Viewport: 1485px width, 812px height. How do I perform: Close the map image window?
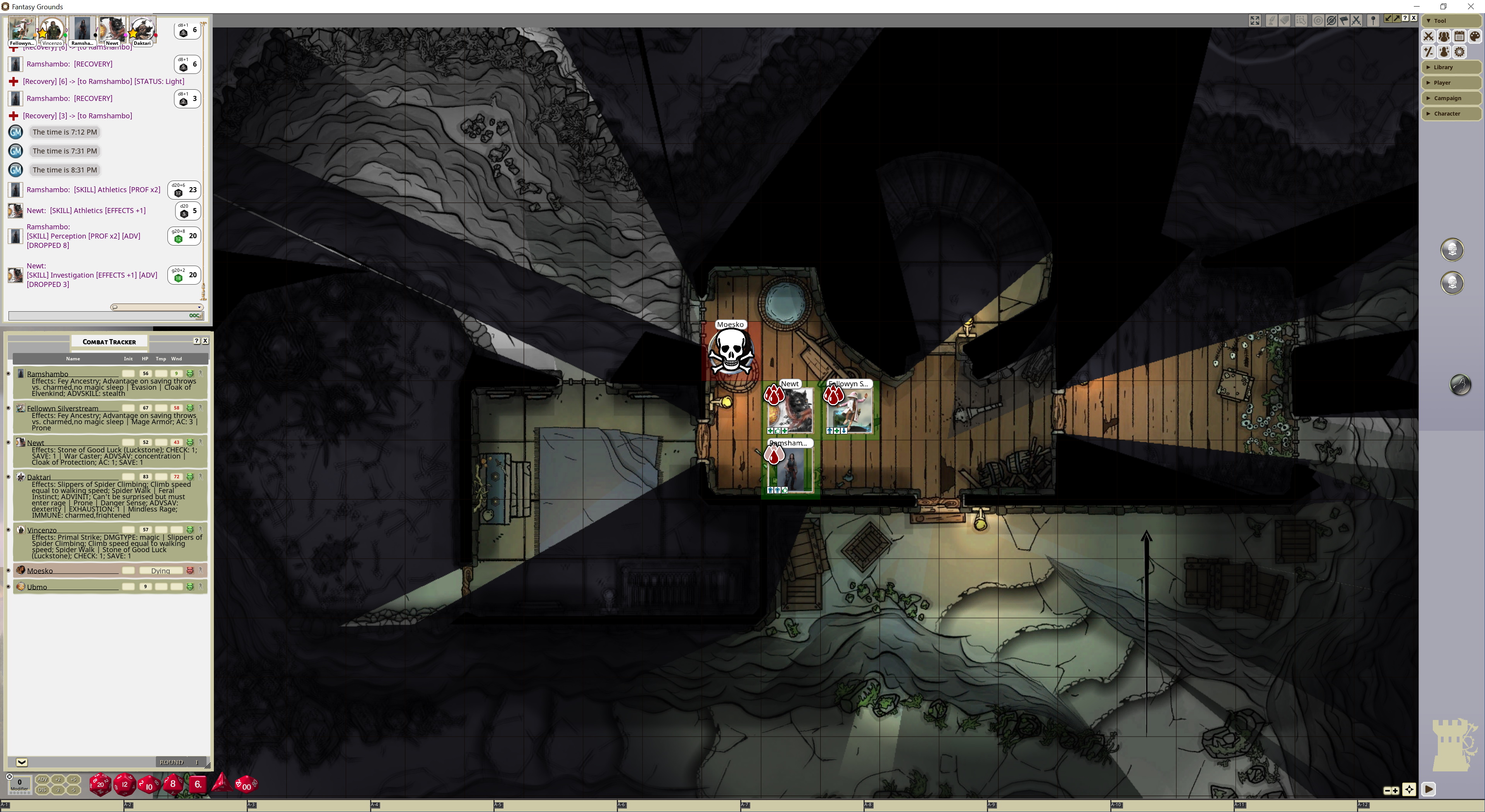click(x=1413, y=19)
